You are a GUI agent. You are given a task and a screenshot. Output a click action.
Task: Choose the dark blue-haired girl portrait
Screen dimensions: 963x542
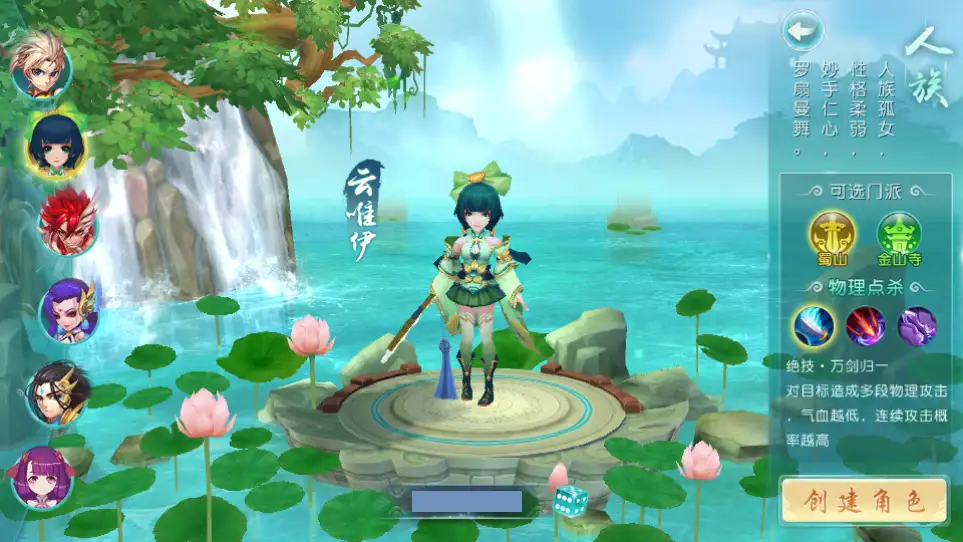pos(56,145)
